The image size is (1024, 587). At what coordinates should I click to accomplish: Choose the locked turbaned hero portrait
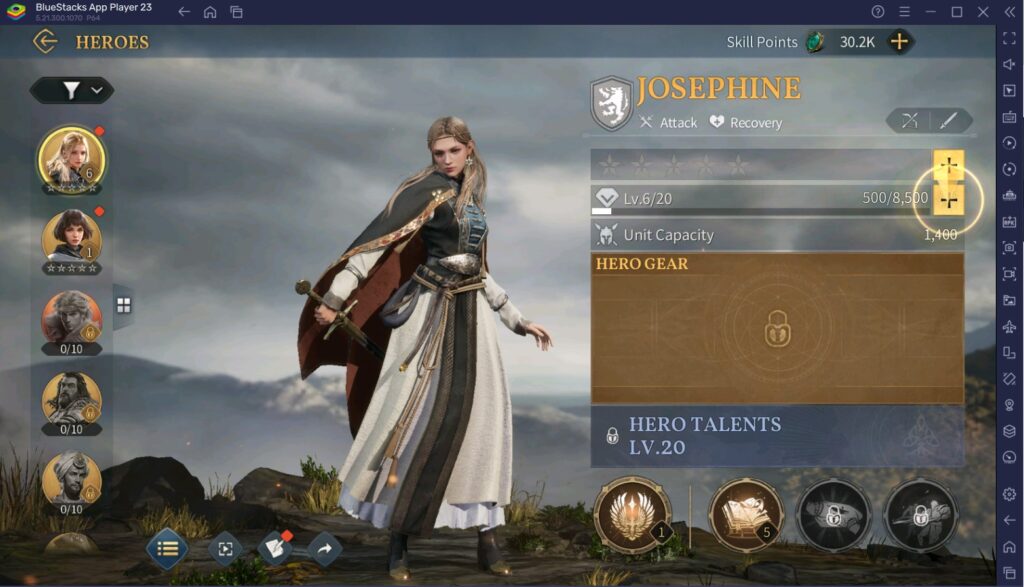[71, 480]
